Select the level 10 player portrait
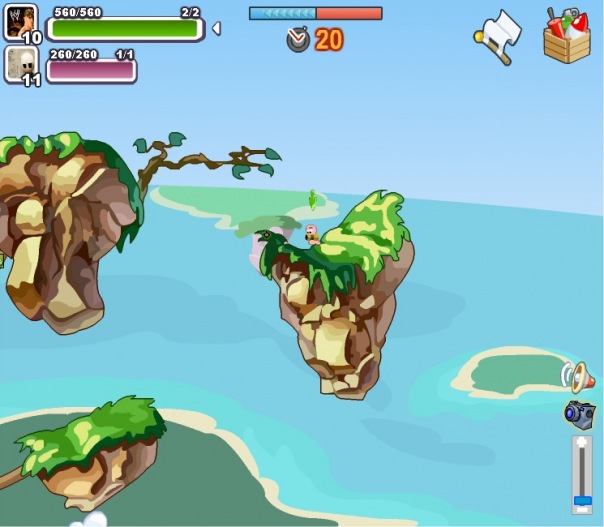The image size is (604, 527). tap(20, 22)
